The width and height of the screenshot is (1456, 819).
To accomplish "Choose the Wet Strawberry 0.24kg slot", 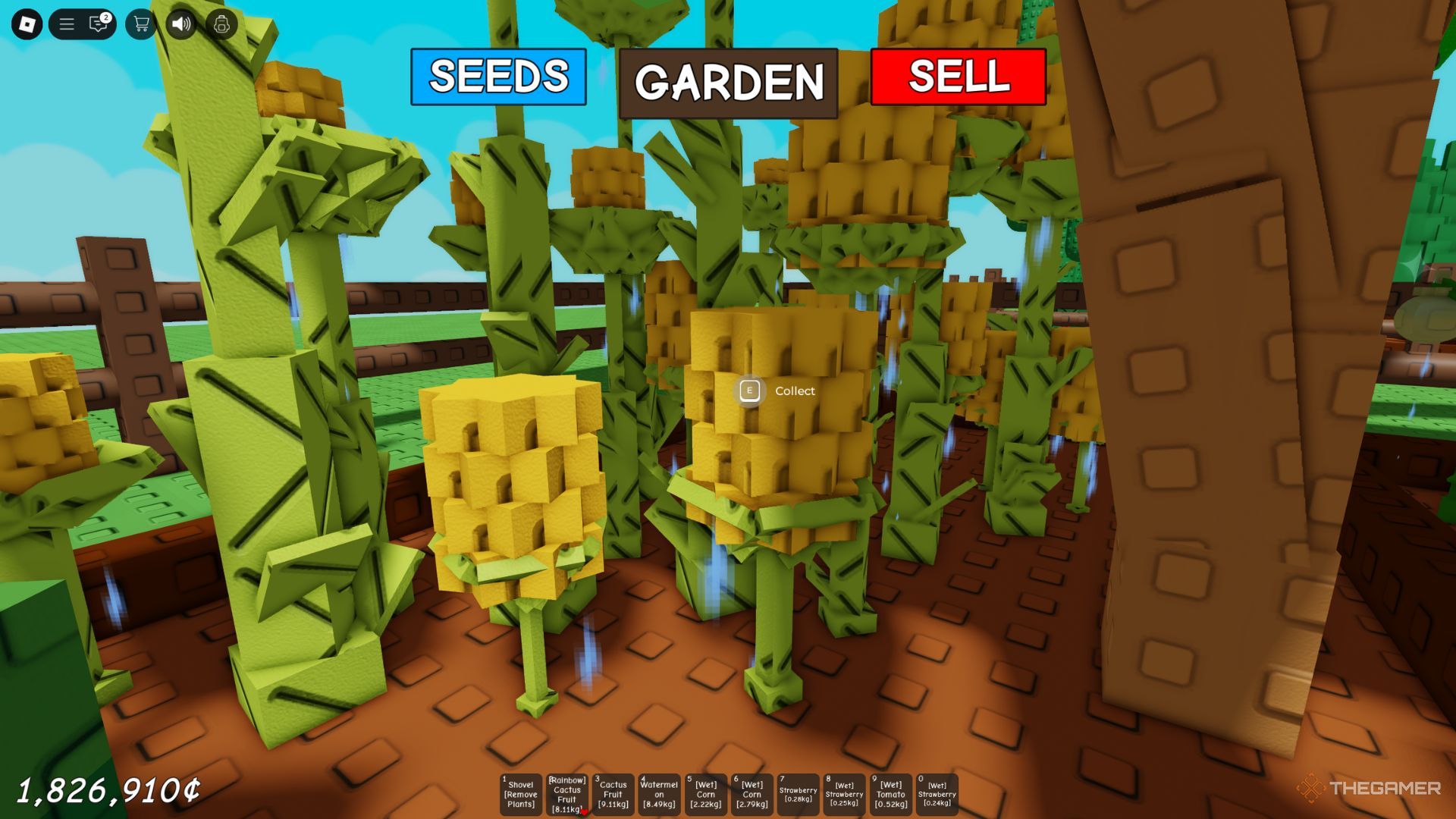I will (x=937, y=794).
